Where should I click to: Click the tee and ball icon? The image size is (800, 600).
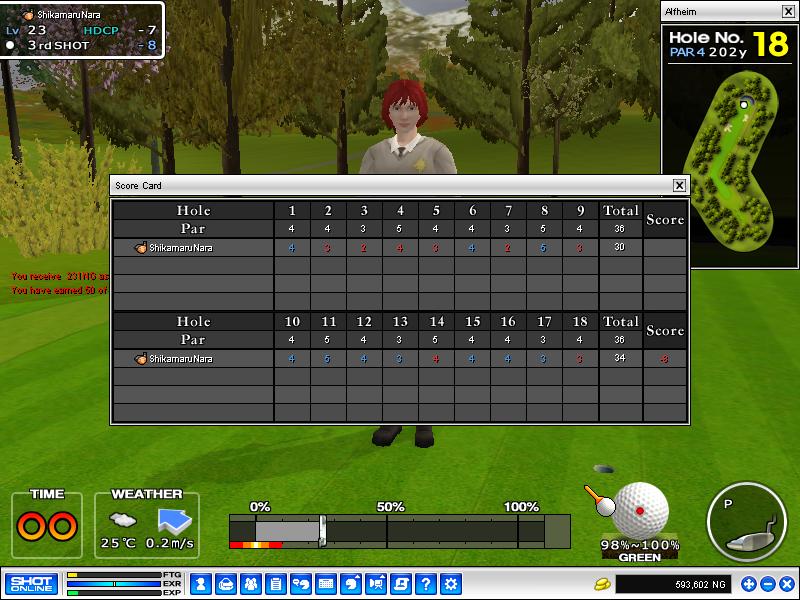click(600, 500)
